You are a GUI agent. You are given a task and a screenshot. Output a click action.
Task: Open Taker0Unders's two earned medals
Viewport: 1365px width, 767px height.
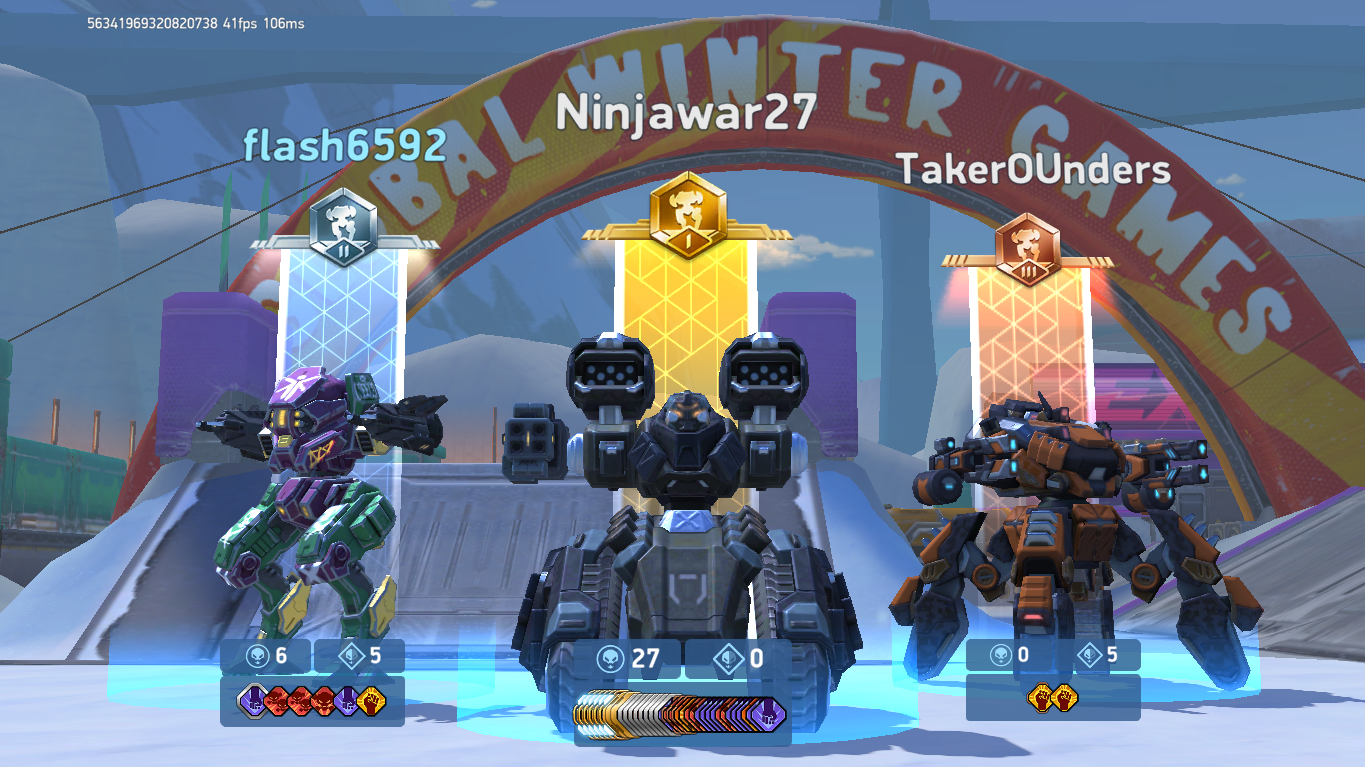click(x=1051, y=697)
